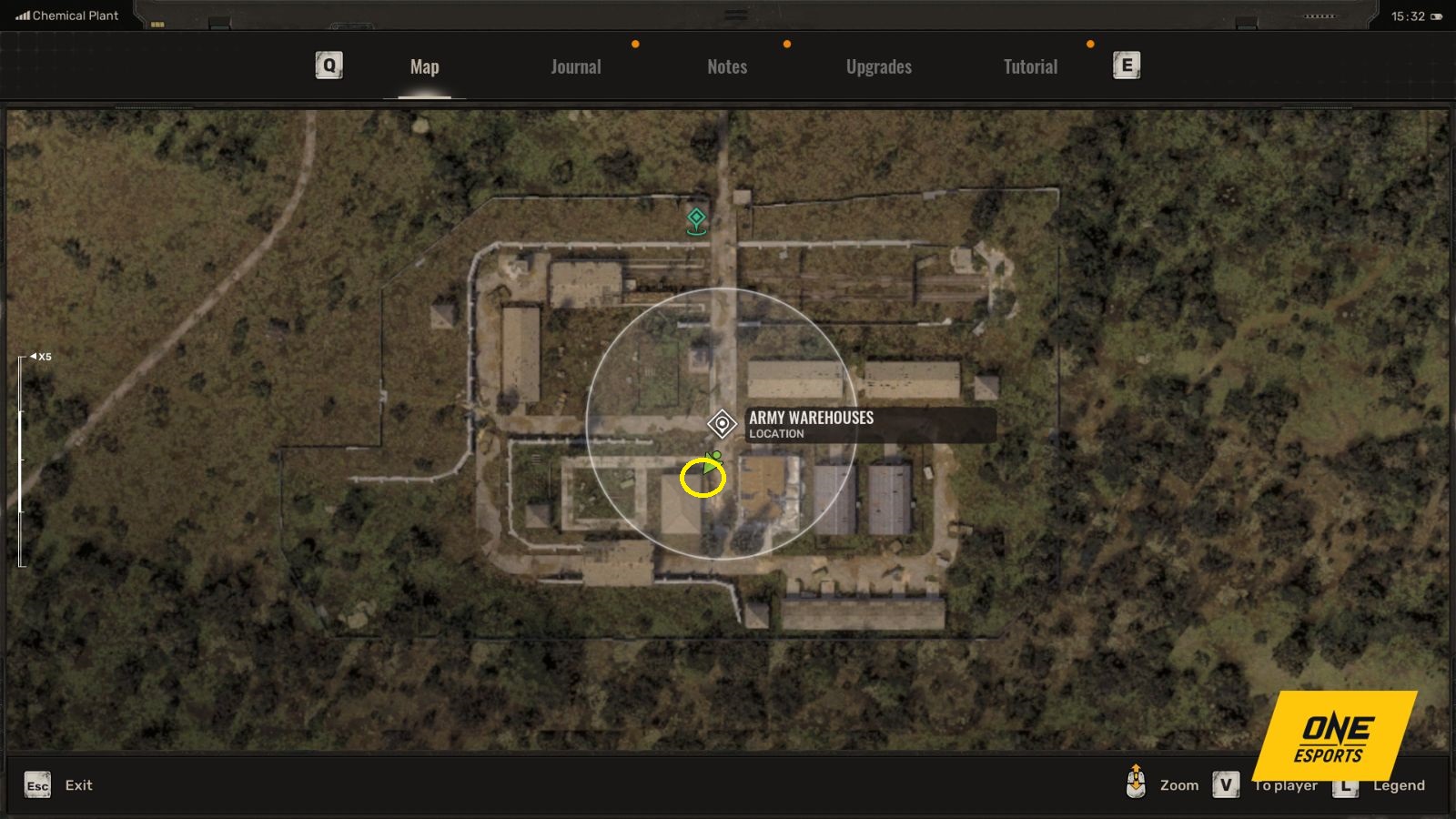Open the Tutorial tab
The image size is (1456, 819).
1029,66
